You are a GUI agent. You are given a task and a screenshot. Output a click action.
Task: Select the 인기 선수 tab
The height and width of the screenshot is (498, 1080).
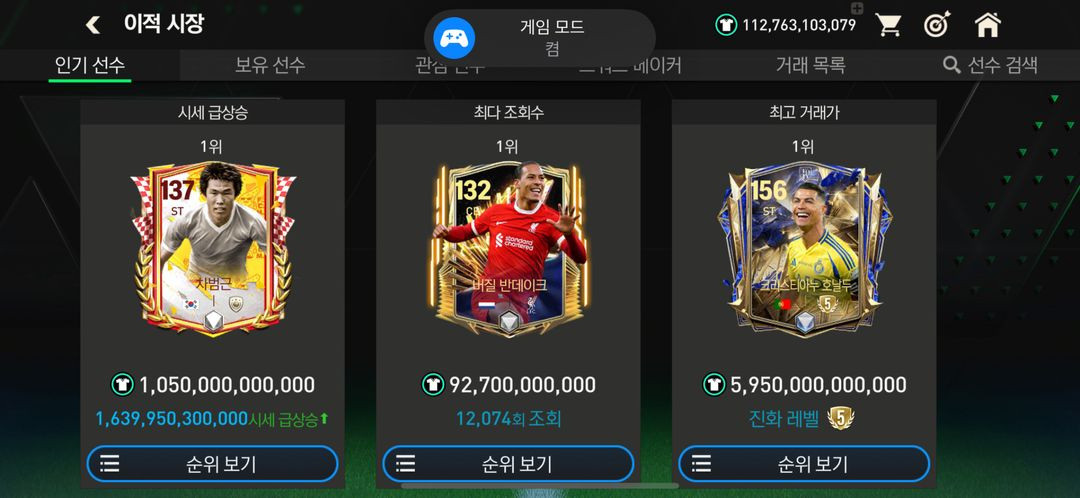pyautogui.click(x=90, y=65)
